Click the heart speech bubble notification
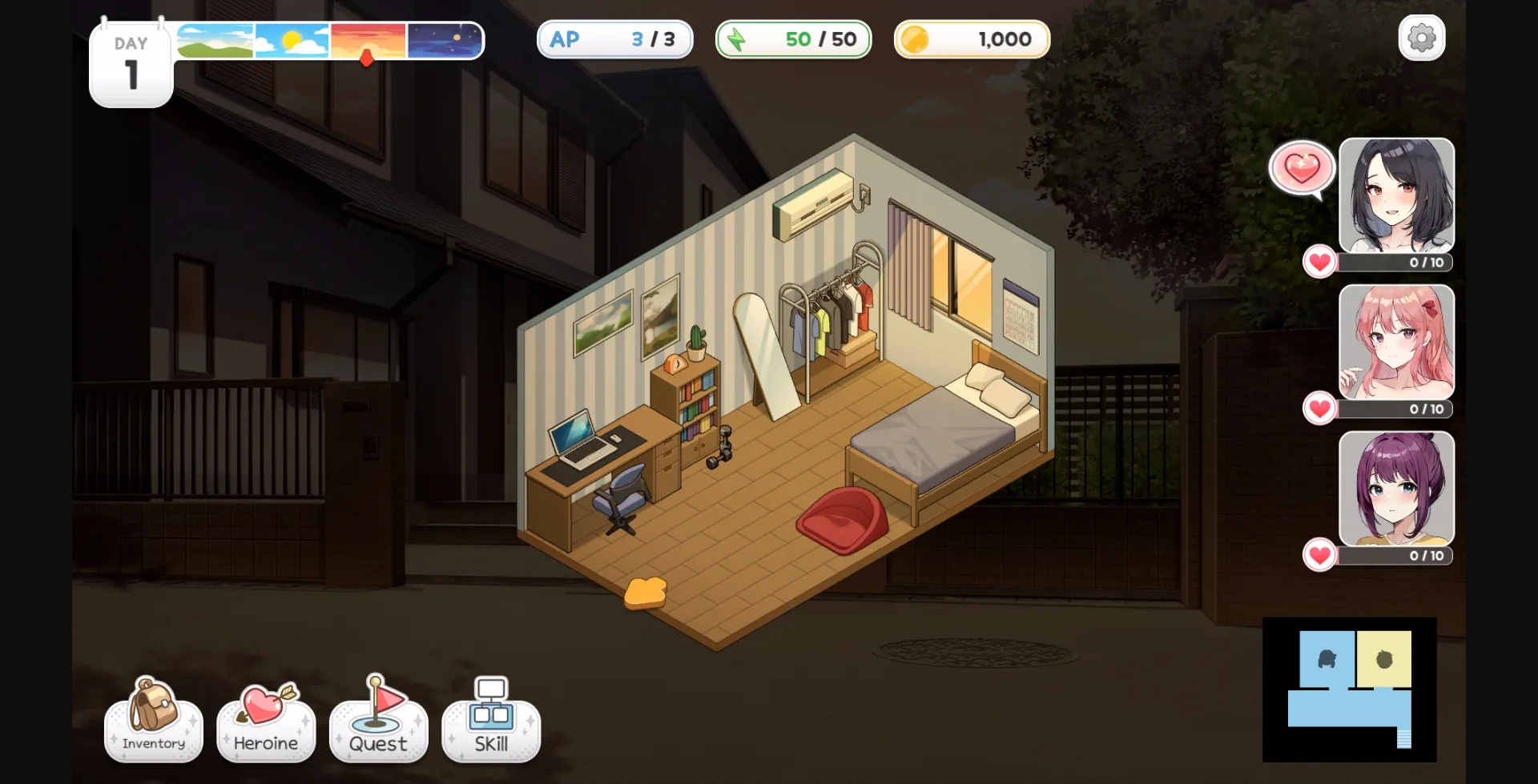The image size is (1538, 784). pyautogui.click(x=1302, y=169)
